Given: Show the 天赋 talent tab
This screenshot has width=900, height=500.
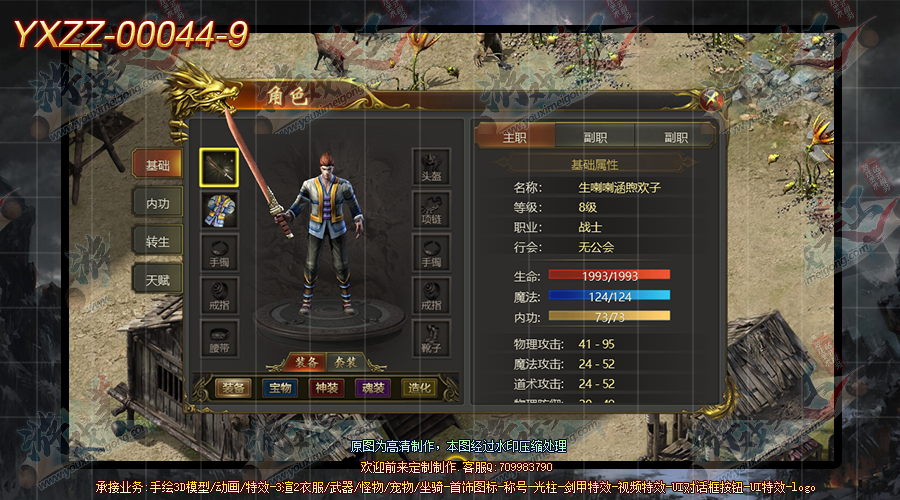Looking at the screenshot, I should [x=158, y=280].
